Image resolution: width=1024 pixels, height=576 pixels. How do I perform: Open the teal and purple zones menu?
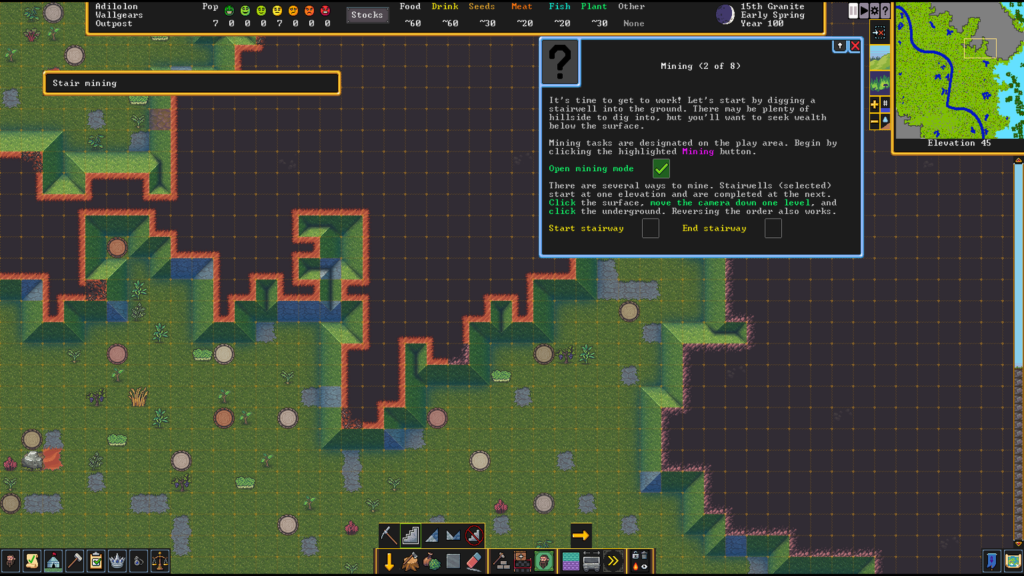click(571, 561)
